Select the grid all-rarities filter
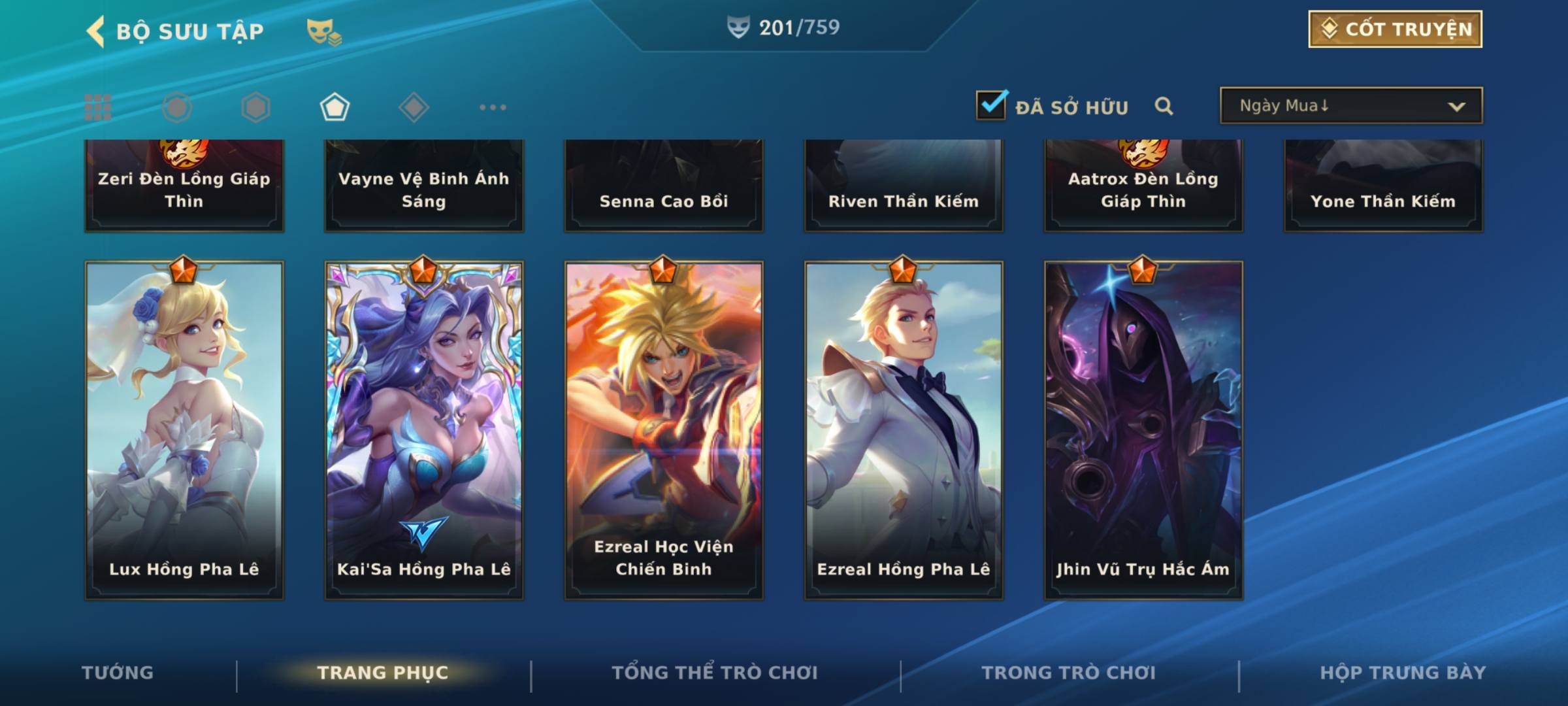The image size is (1568, 706). click(98, 107)
